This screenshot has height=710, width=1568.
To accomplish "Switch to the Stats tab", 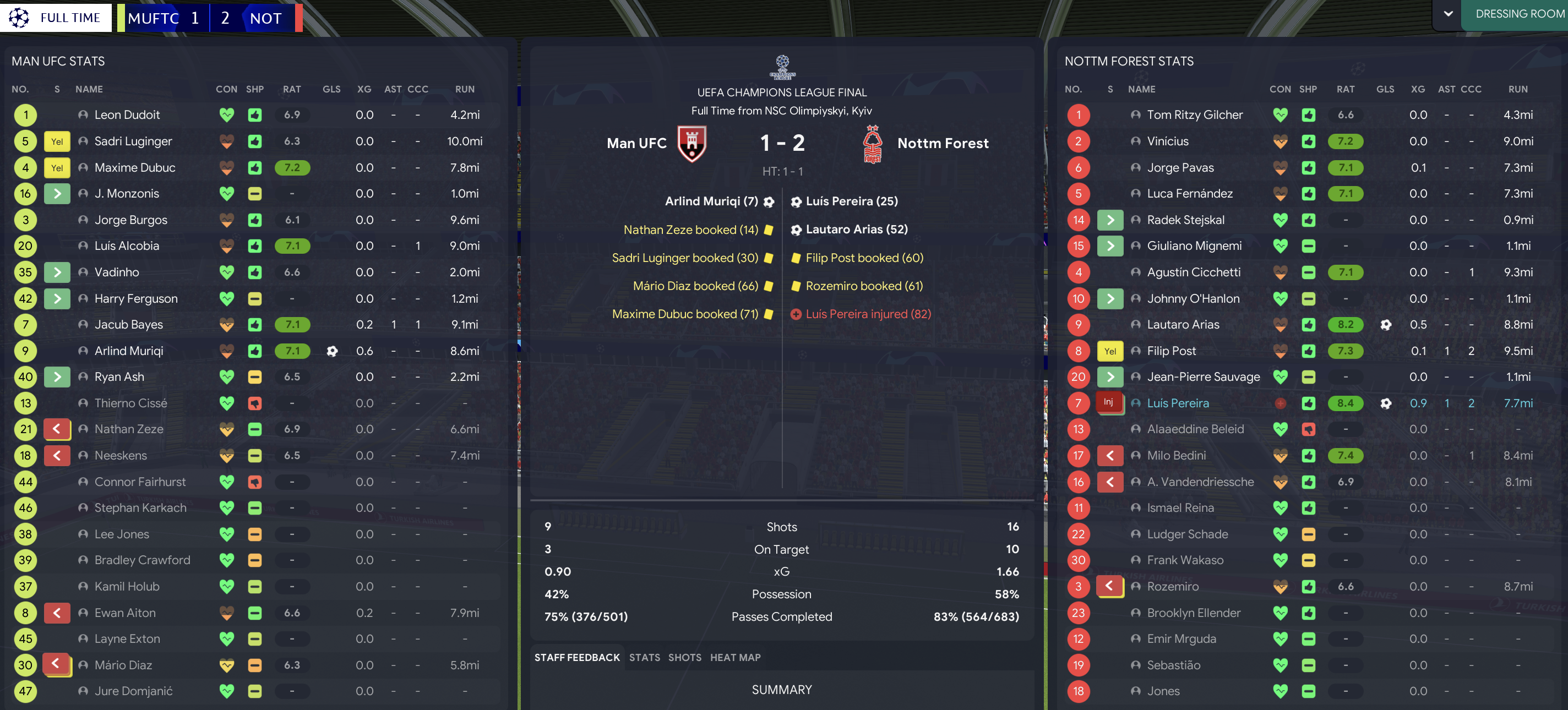I will click(x=644, y=657).
